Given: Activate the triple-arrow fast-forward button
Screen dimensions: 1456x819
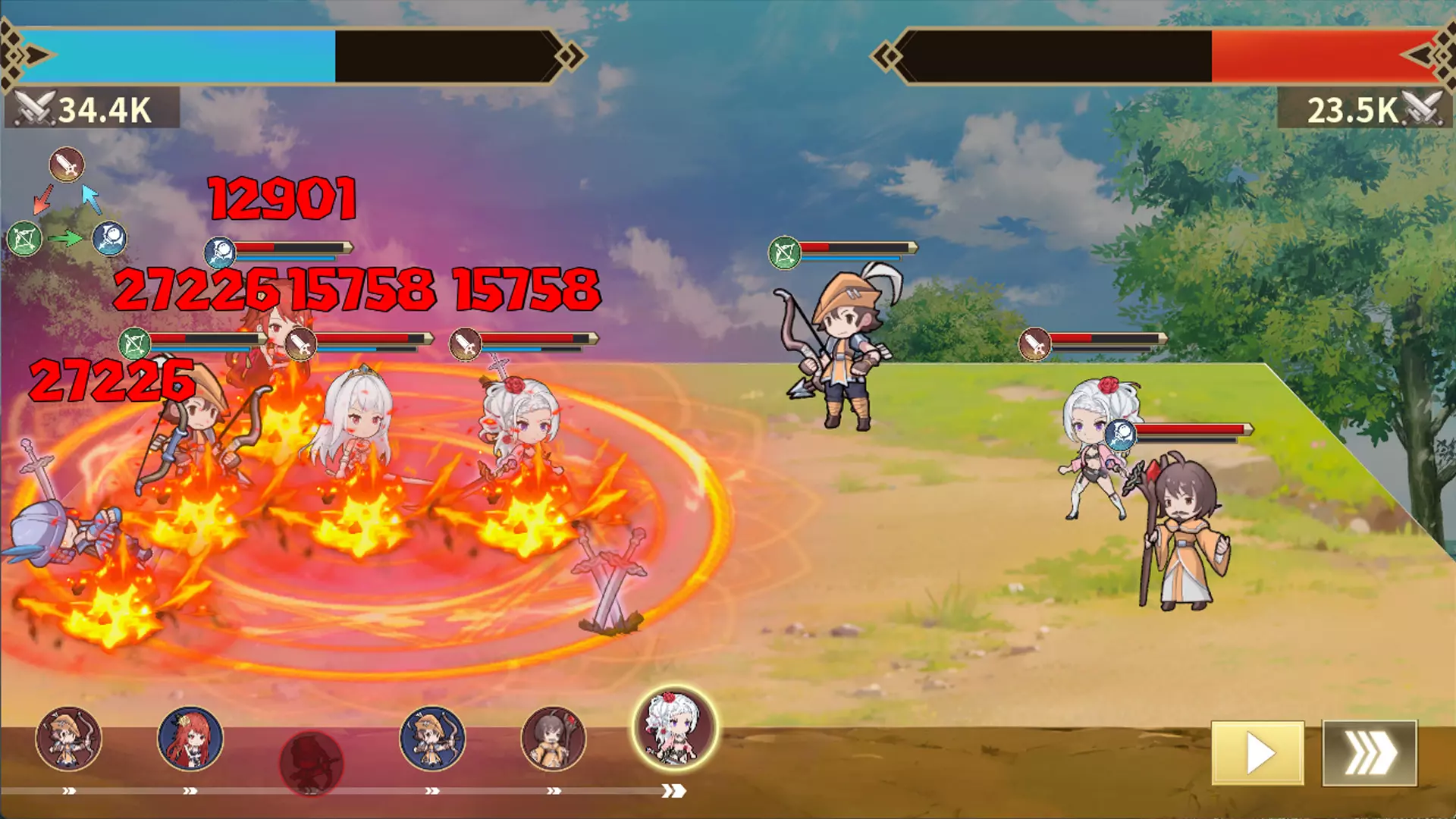Looking at the screenshot, I should pyautogui.click(x=1370, y=753).
